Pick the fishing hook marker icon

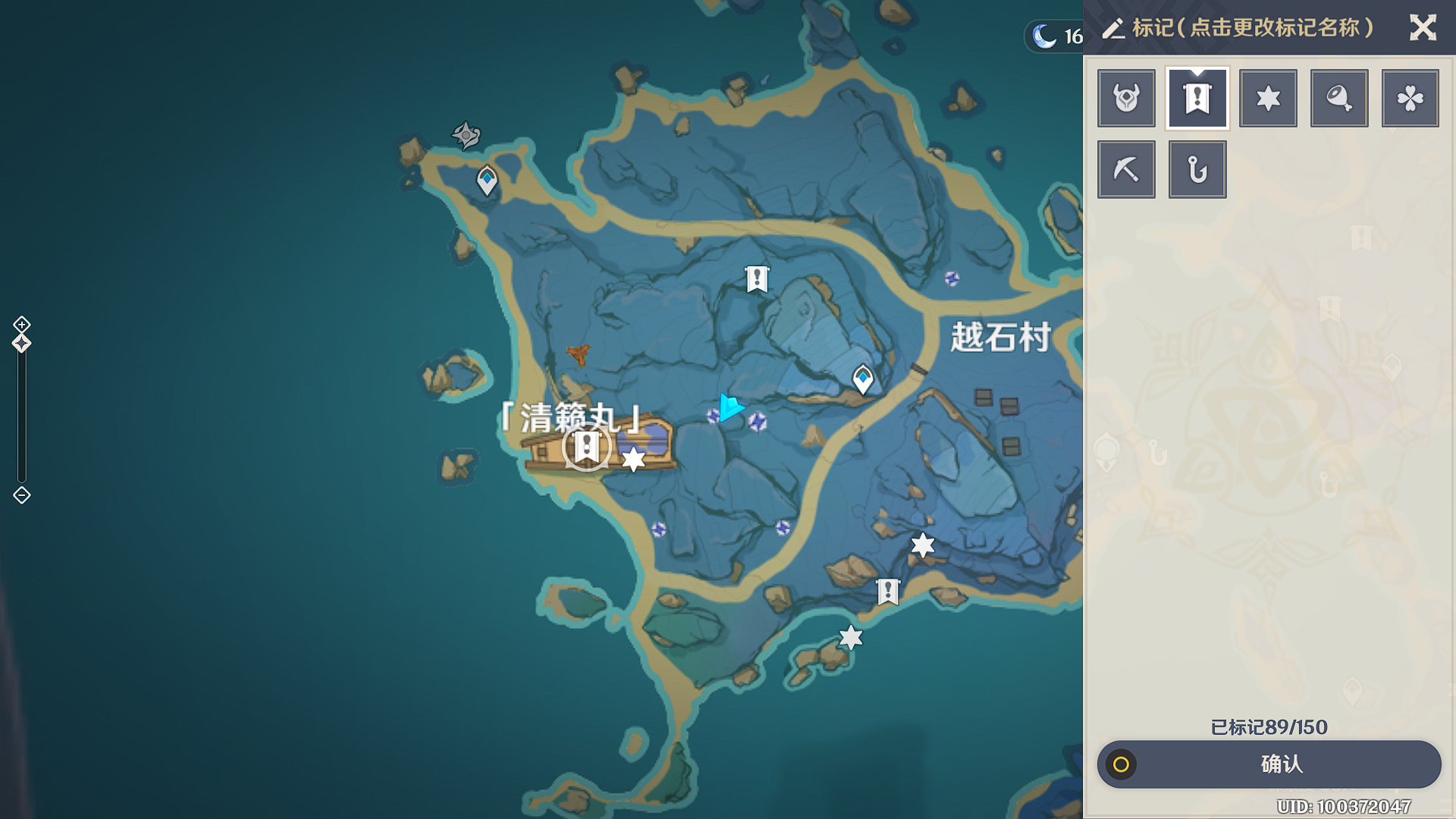click(x=1197, y=169)
